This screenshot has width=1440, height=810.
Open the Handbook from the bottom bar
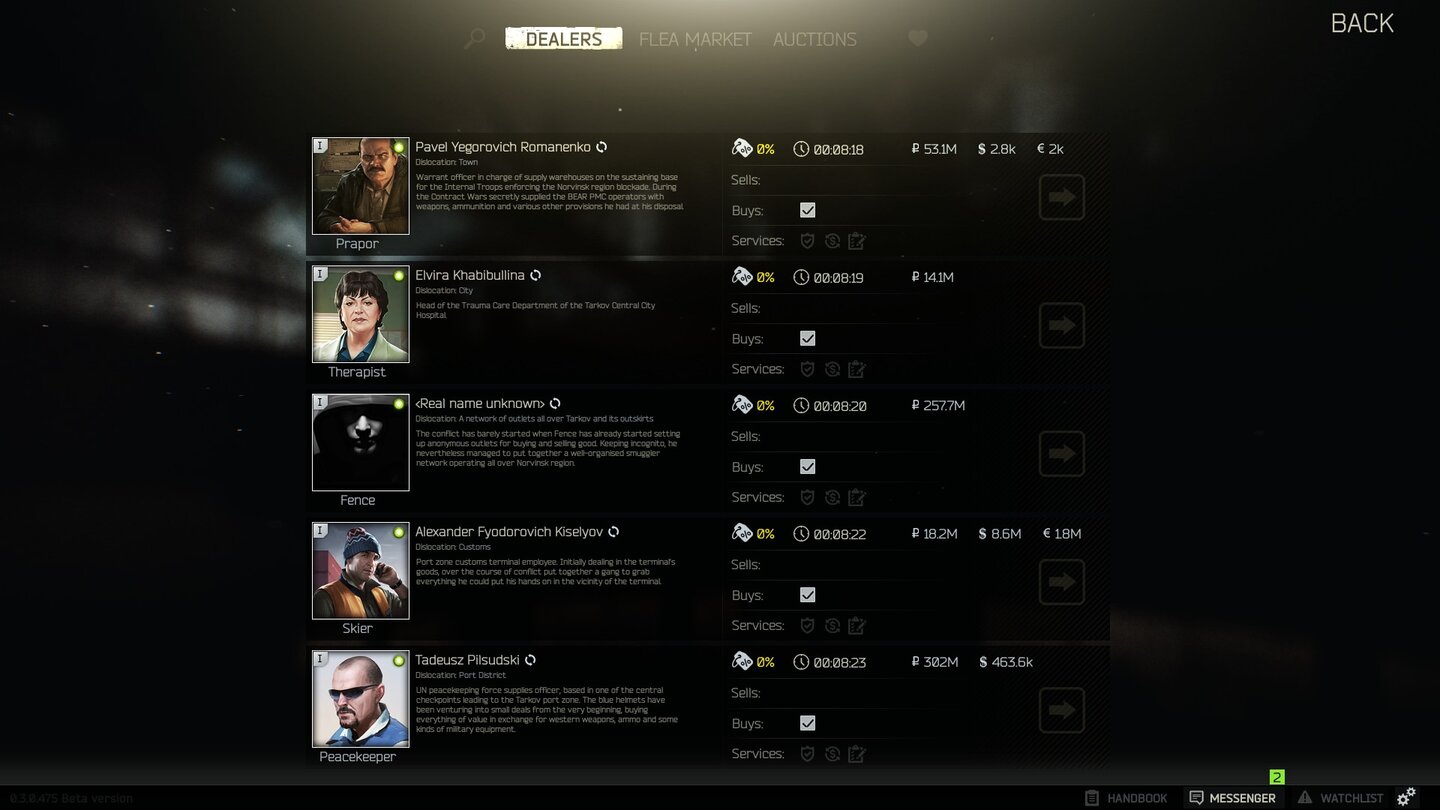tap(1126, 797)
